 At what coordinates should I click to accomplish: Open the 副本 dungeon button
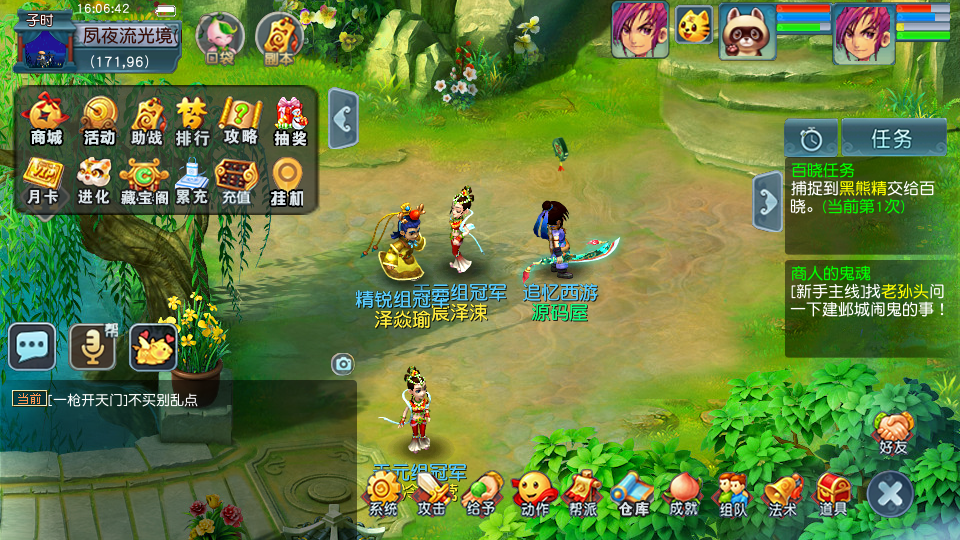(279, 38)
